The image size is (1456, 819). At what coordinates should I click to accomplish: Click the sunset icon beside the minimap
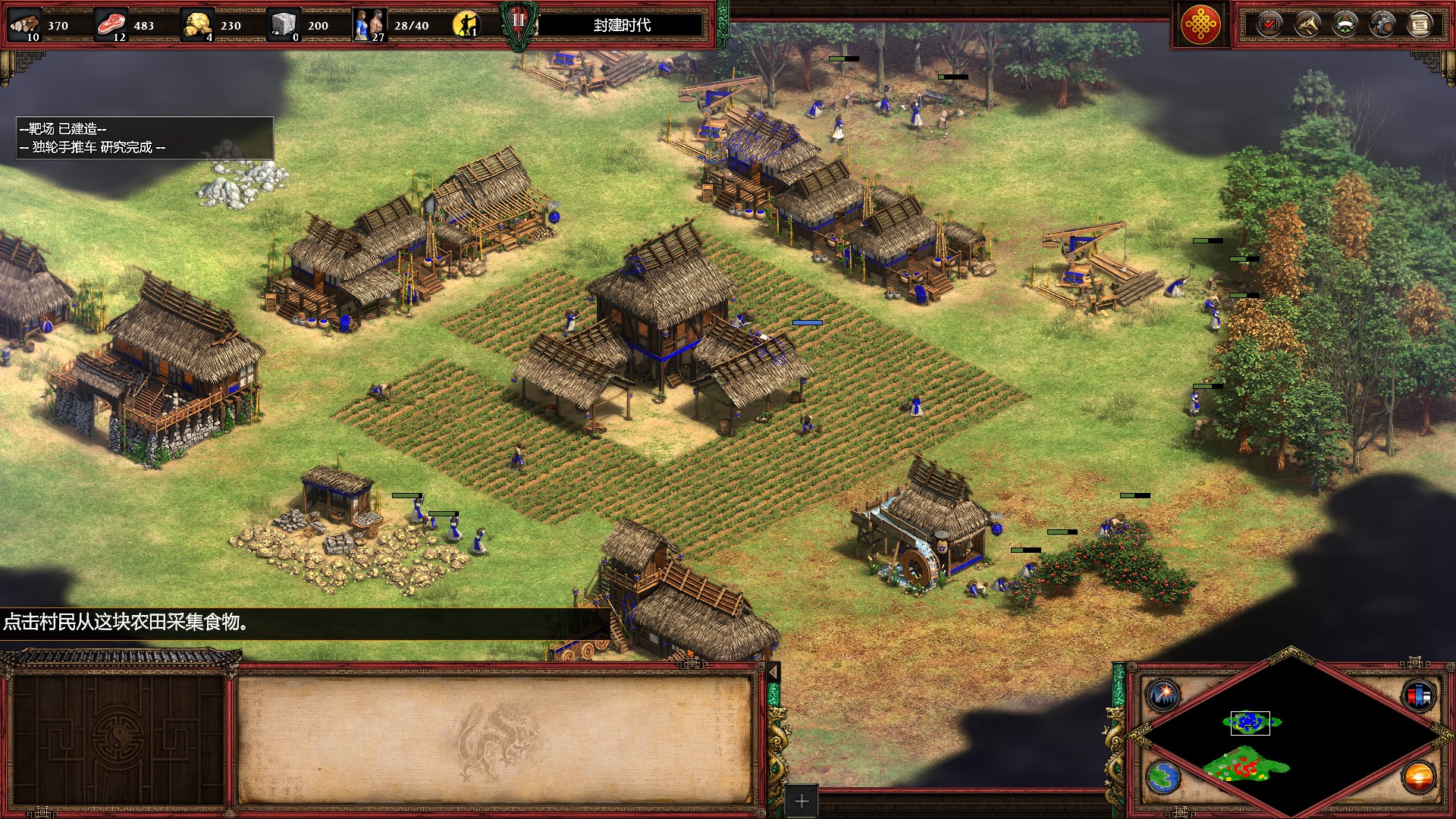click(x=1419, y=777)
